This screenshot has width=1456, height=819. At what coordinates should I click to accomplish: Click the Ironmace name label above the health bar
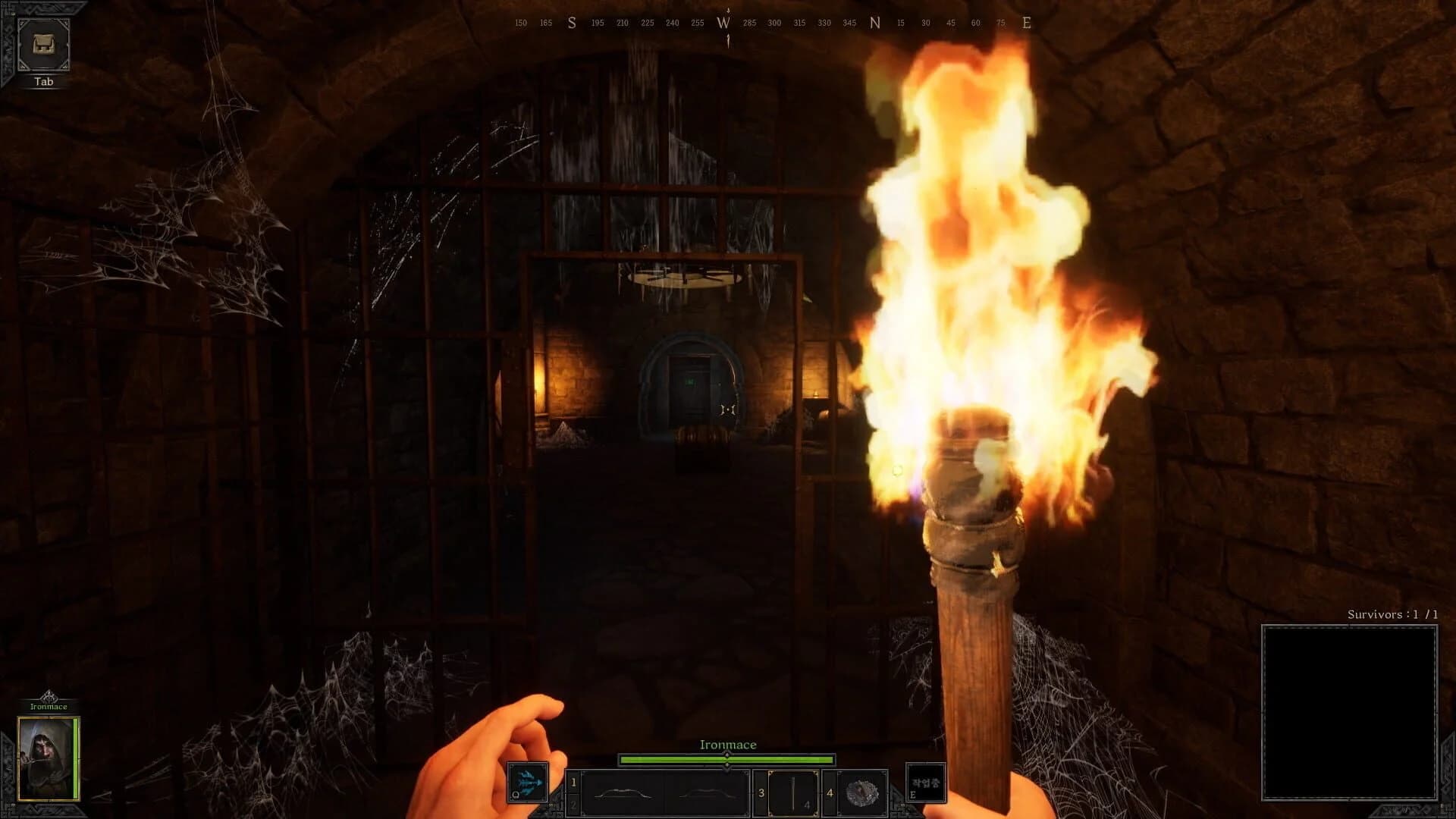pos(726,744)
